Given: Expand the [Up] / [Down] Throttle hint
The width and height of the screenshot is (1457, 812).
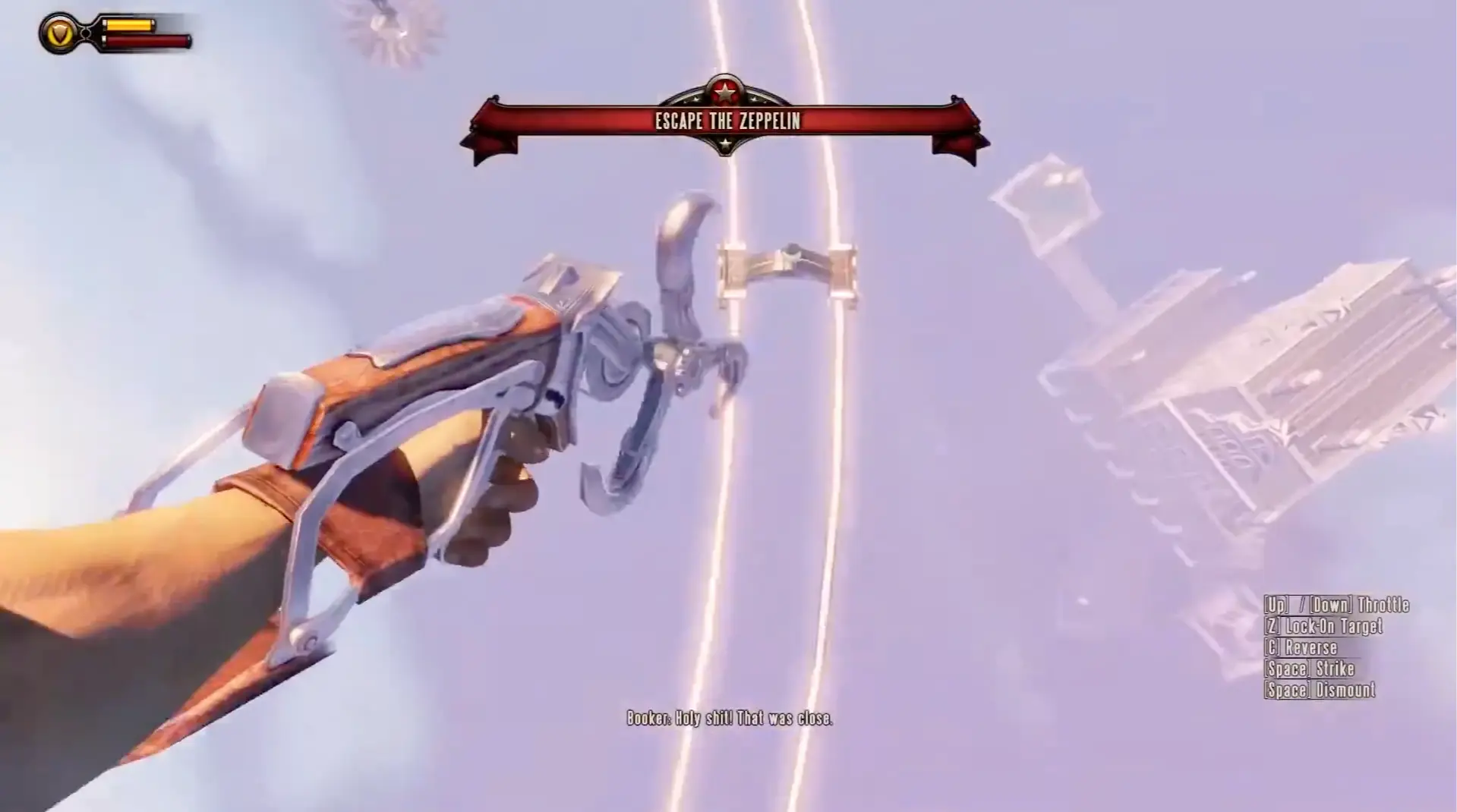Looking at the screenshot, I should pyautogui.click(x=1336, y=606).
